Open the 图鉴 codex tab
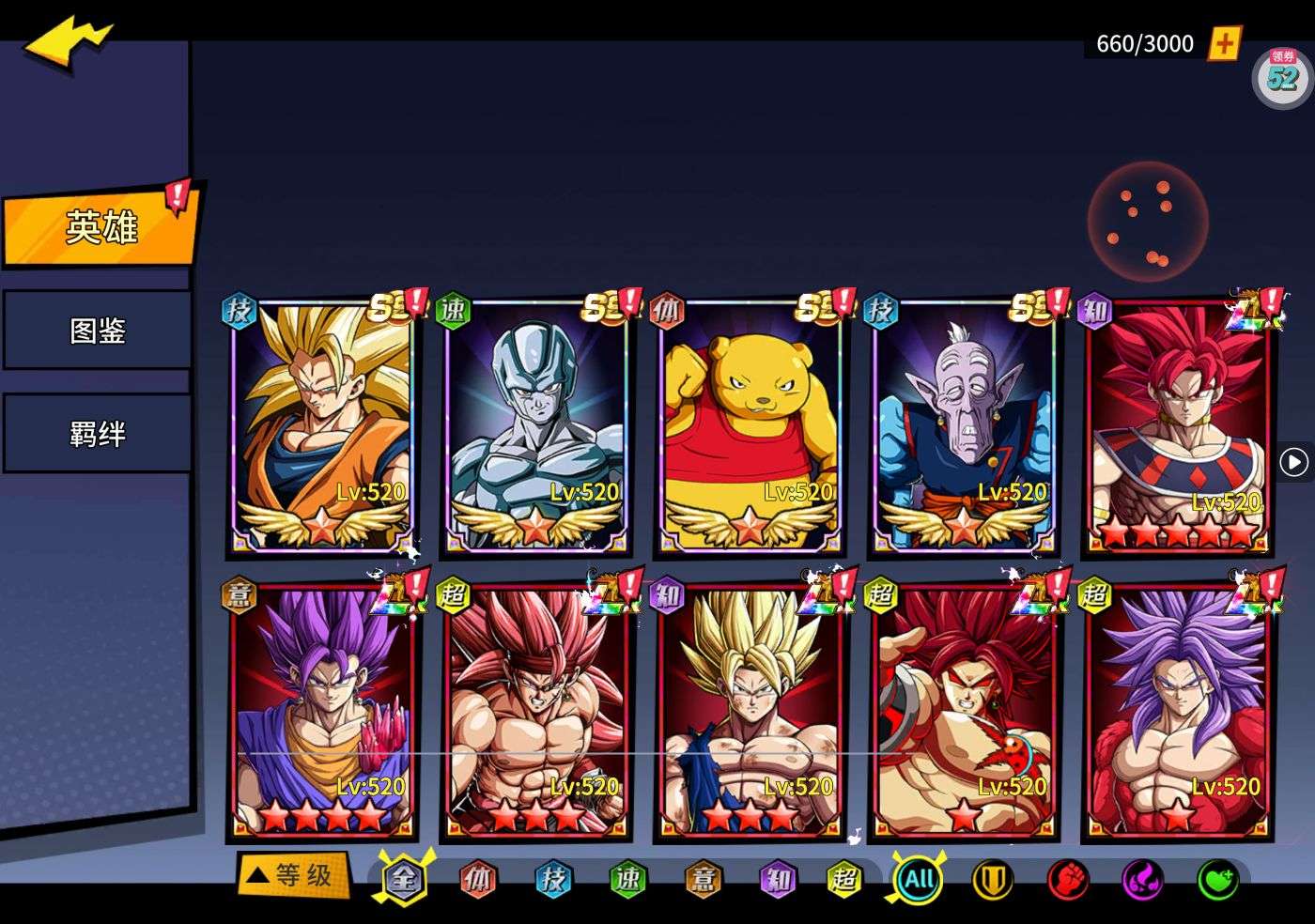The image size is (1315, 924). [98, 331]
